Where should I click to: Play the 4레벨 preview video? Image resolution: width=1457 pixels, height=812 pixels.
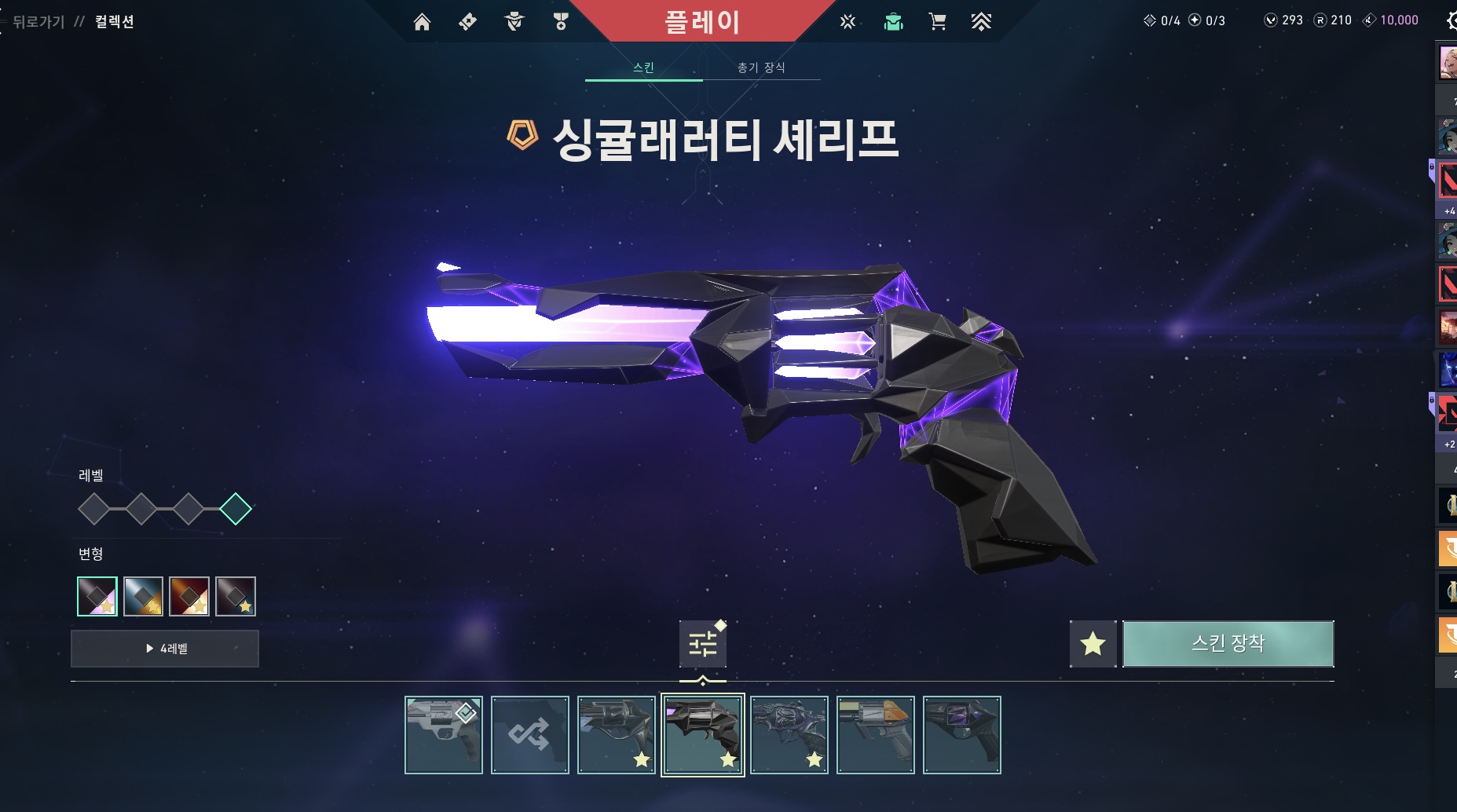tap(165, 649)
